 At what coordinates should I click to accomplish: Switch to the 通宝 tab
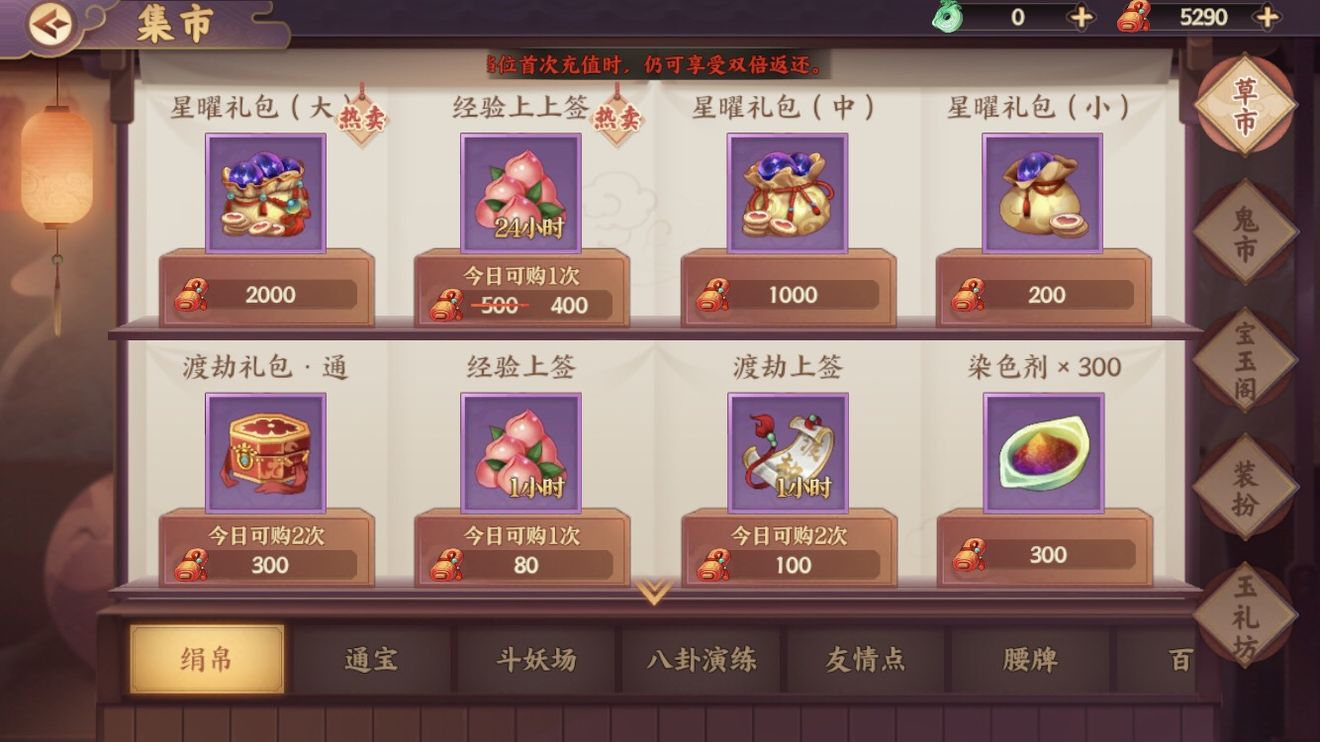point(372,658)
